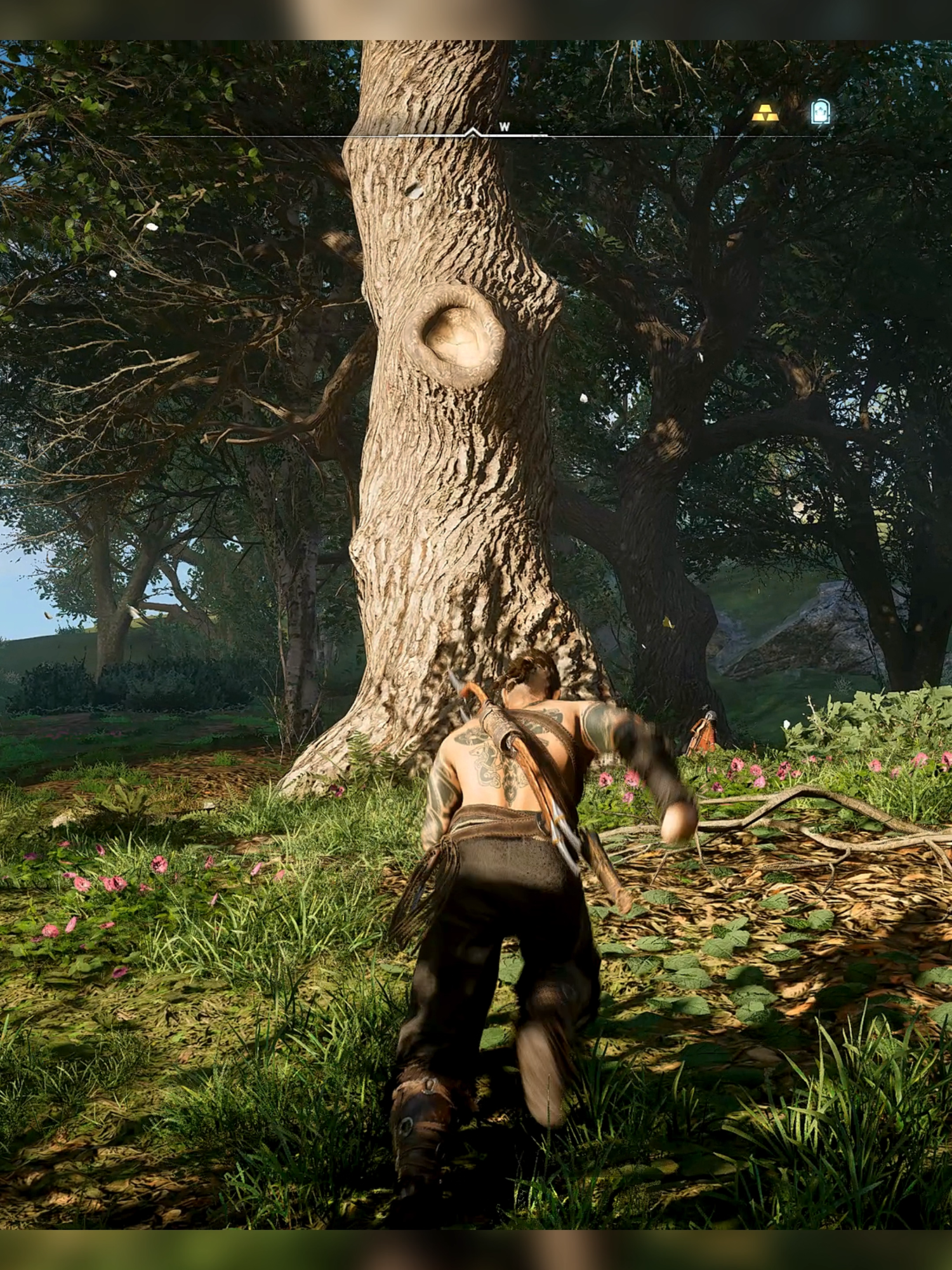Select the upward chevron pointer on the compass bar

472,130
